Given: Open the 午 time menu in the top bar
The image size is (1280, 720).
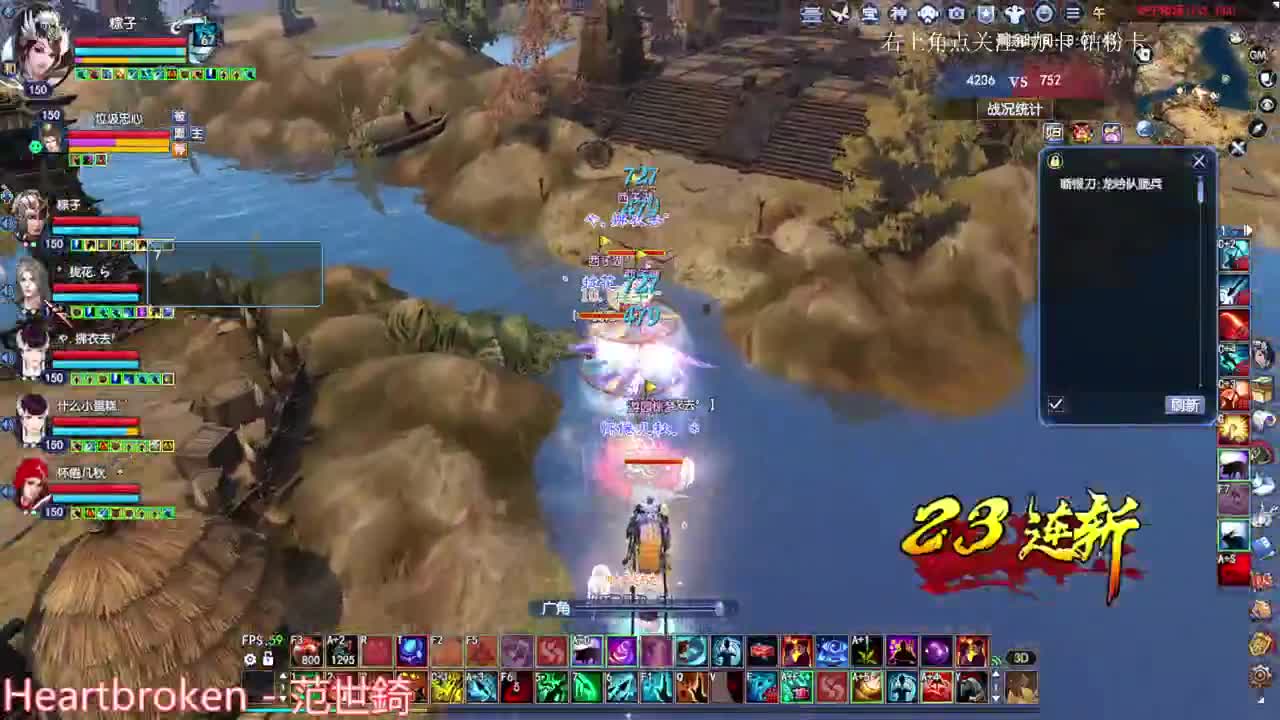Looking at the screenshot, I should (1100, 15).
